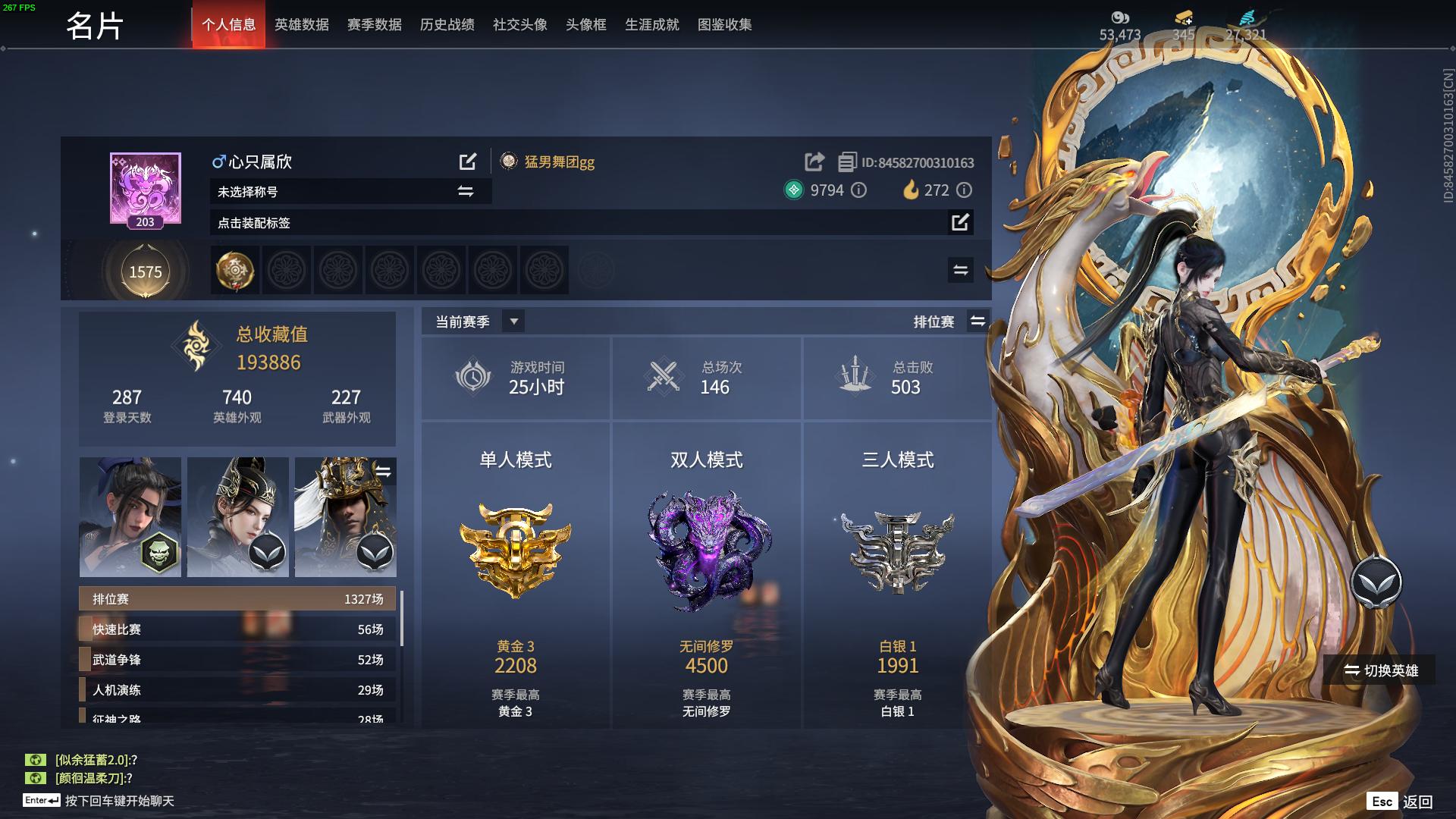The width and height of the screenshot is (1456, 819).
Task: Switch to the 图鉴收集 tab
Action: [724, 25]
